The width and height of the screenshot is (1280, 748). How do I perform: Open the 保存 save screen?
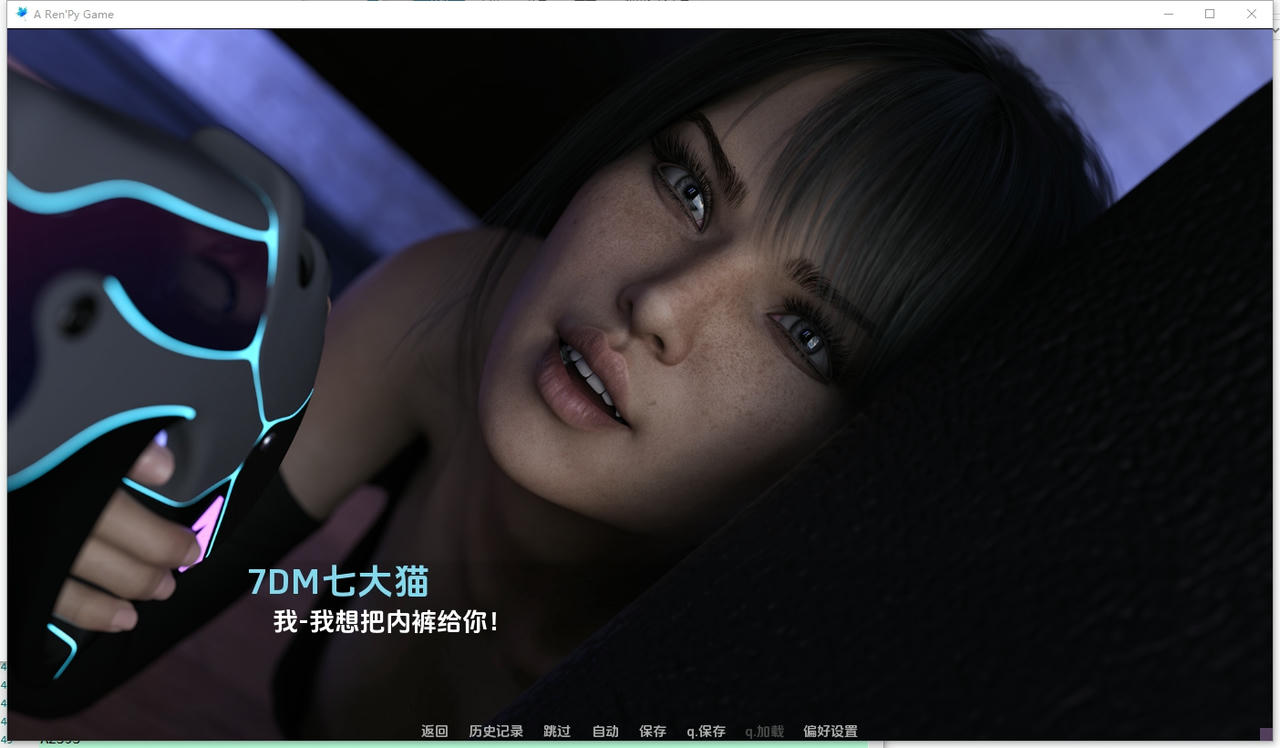pyautogui.click(x=652, y=731)
